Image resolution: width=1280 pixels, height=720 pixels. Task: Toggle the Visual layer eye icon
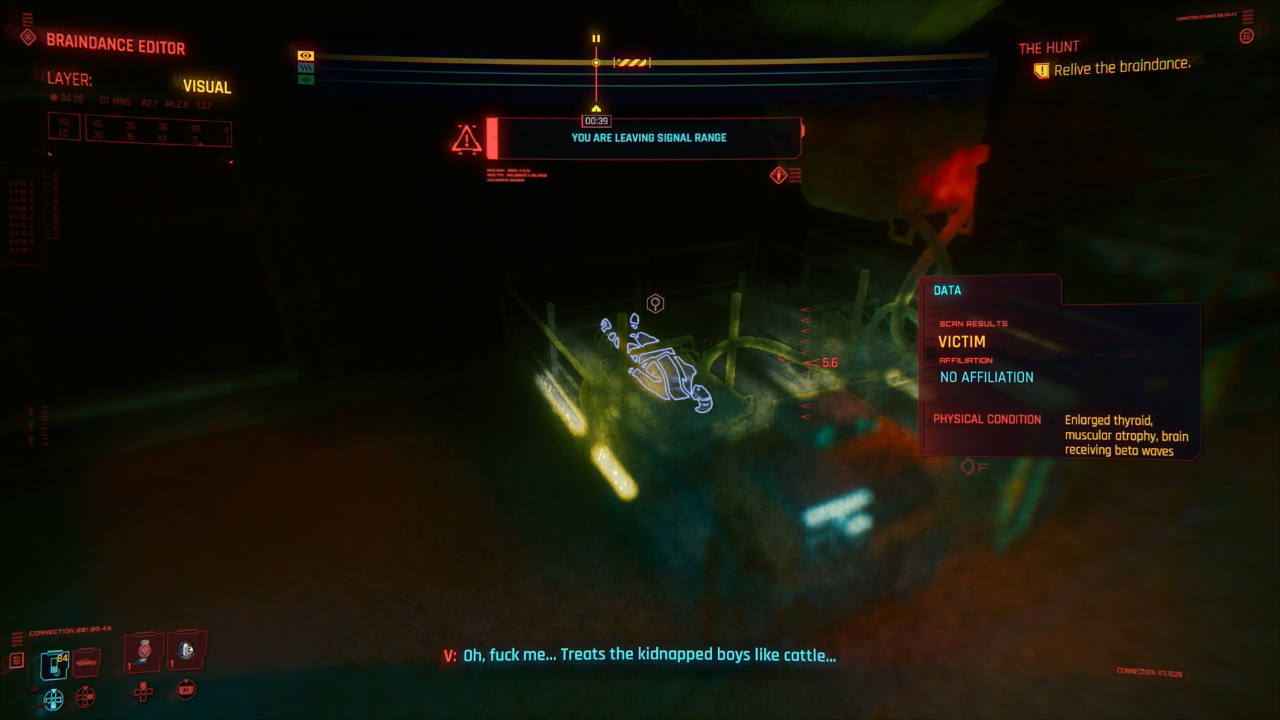[x=306, y=55]
